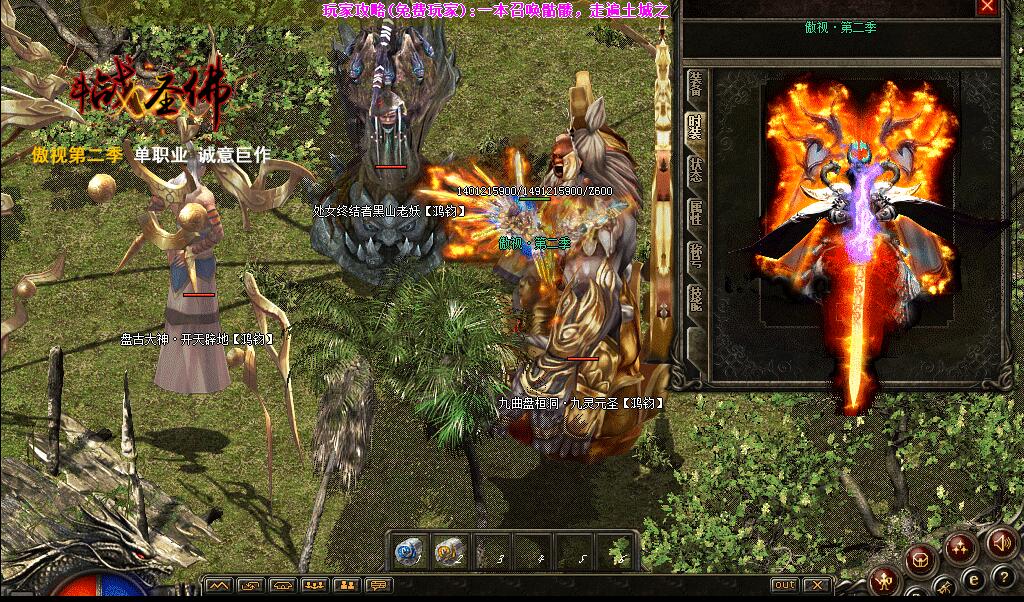Switch to the 装备 equipment tab

695,86
